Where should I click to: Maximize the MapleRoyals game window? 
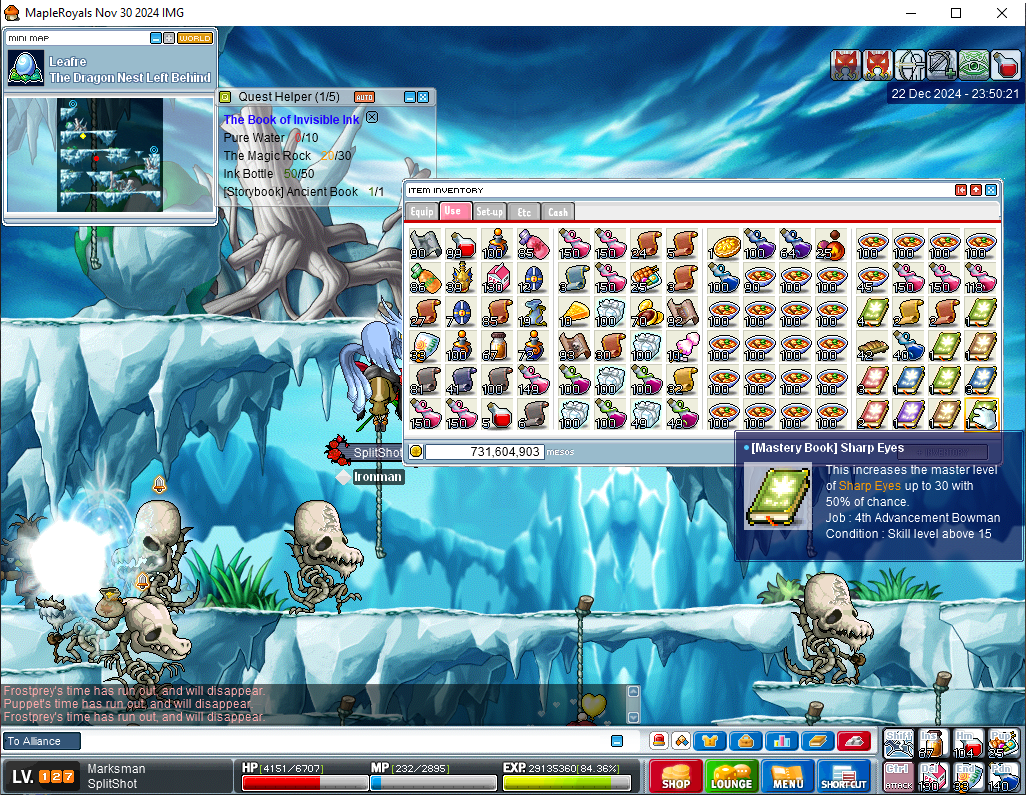point(956,13)
